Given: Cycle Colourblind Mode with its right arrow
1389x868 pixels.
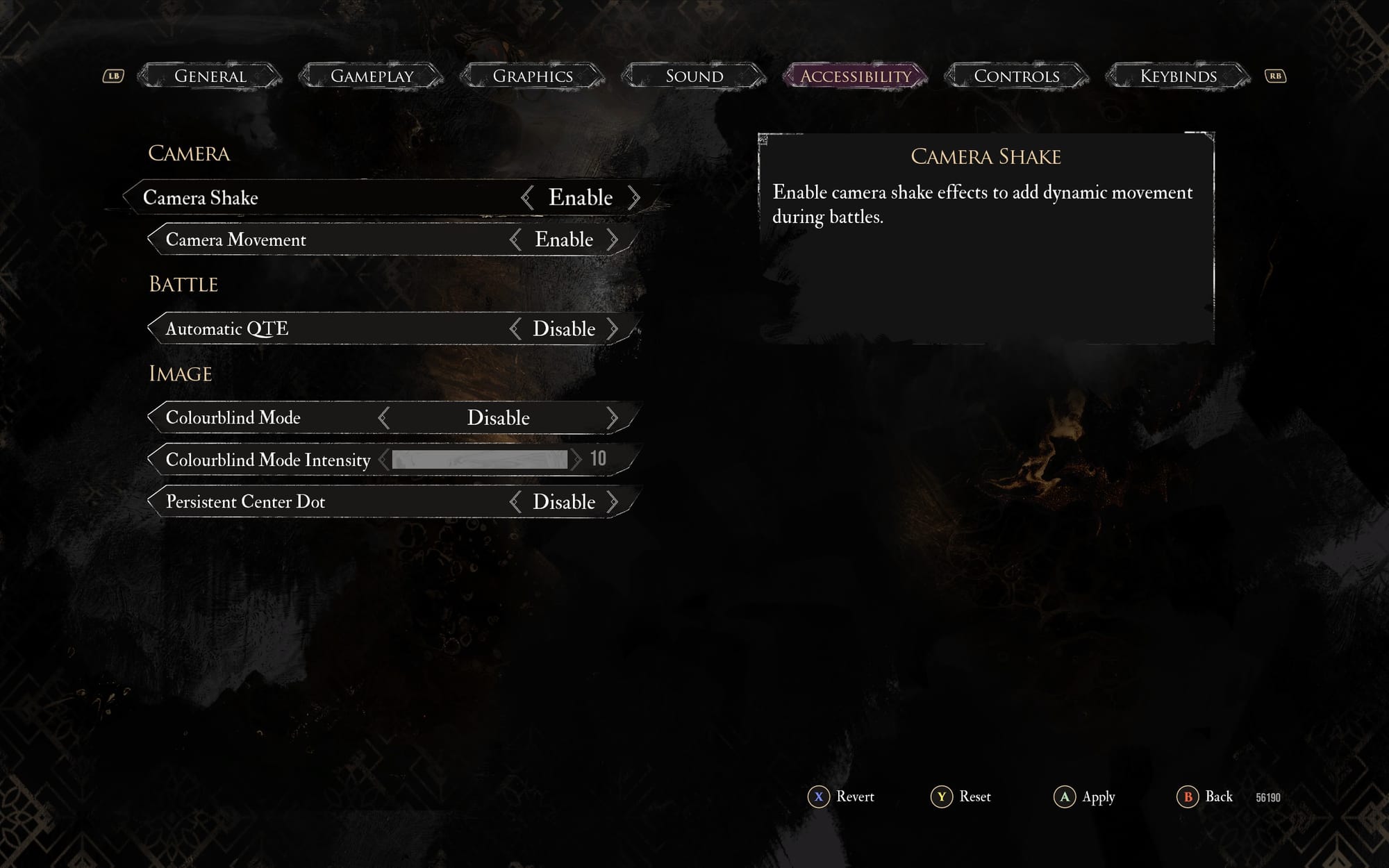Looking at the screenshot, I should tap(614, 417).
